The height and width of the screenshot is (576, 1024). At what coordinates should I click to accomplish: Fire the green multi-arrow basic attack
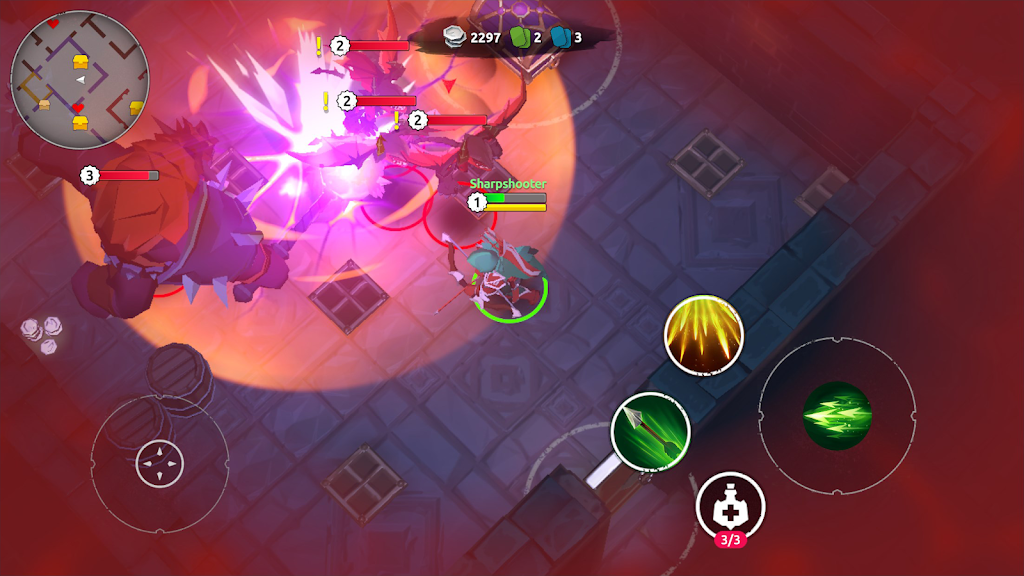point(837,415)
